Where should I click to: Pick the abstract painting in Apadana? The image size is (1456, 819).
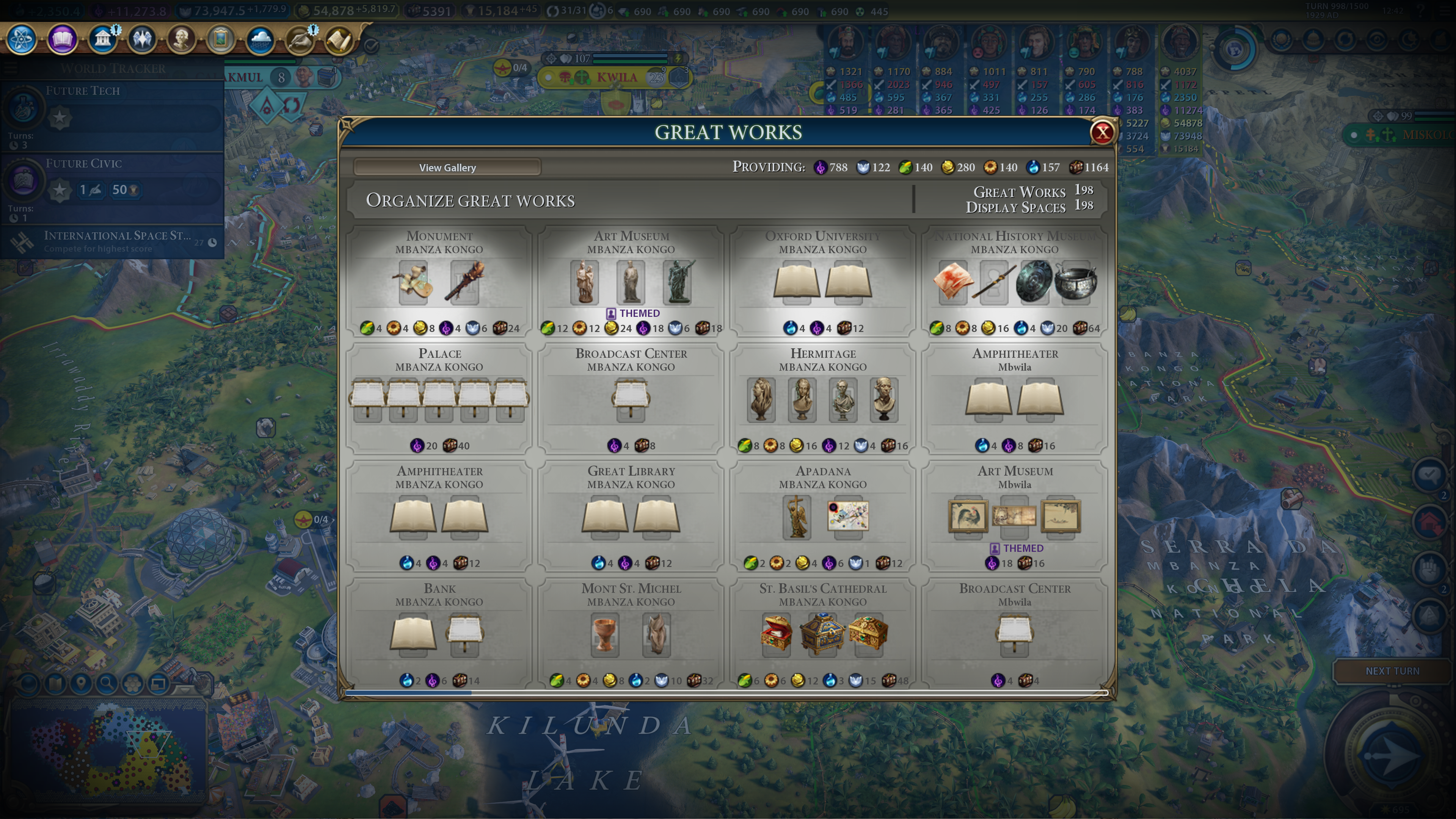[x=847, y=516]
